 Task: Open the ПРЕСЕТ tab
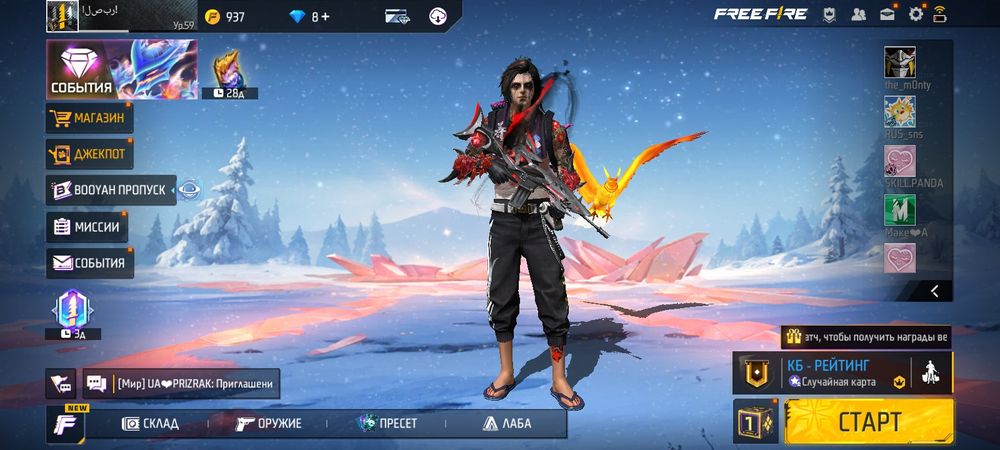pyautogui.click(x=388, y=423)
